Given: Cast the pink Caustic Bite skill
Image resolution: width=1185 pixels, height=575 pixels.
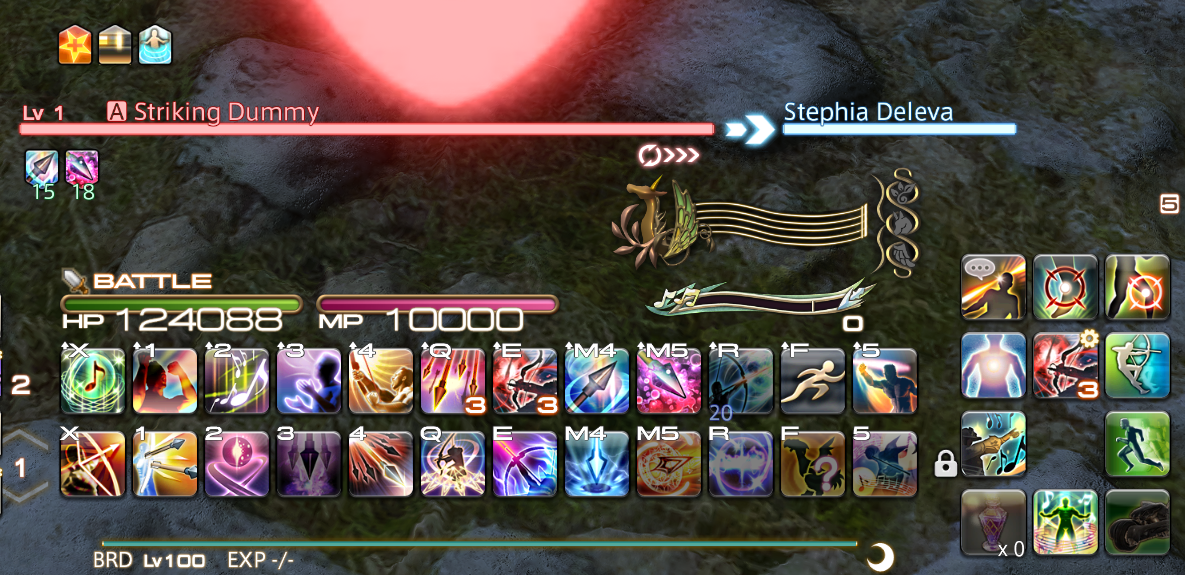Looking at the screenshot, I should (669, 381).
